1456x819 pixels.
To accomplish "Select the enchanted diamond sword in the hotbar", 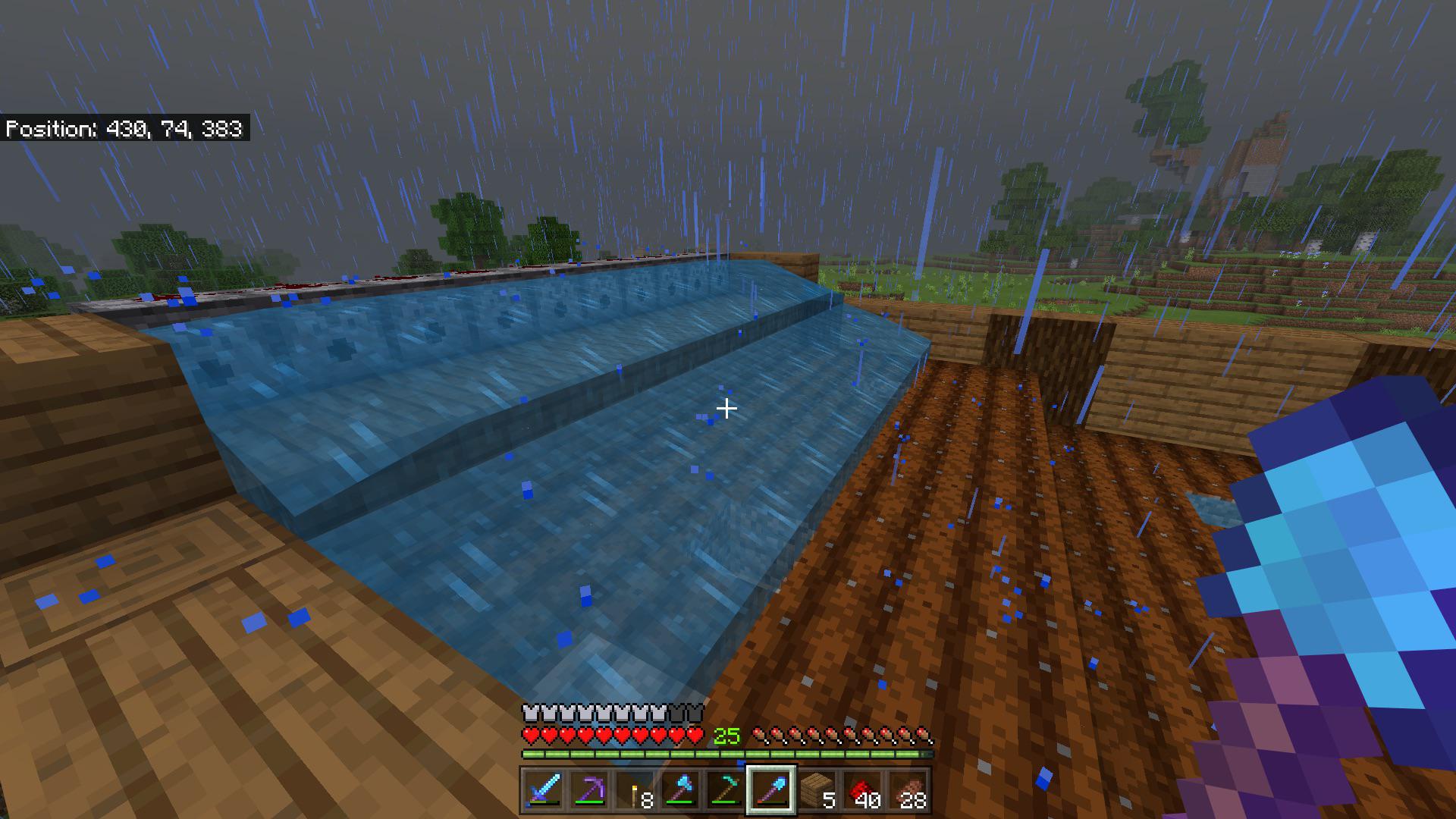I will (x=544, y=790).
